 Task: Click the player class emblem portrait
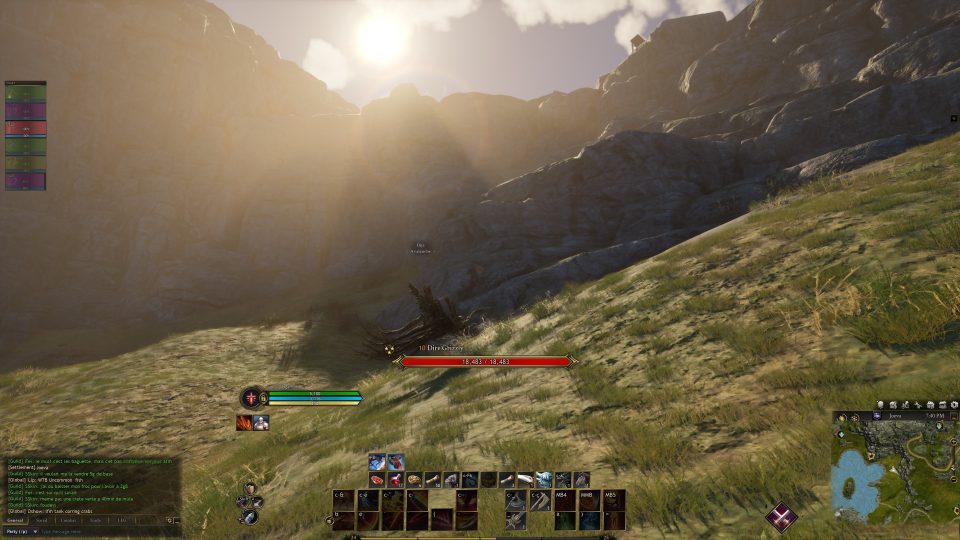(249, 397)
